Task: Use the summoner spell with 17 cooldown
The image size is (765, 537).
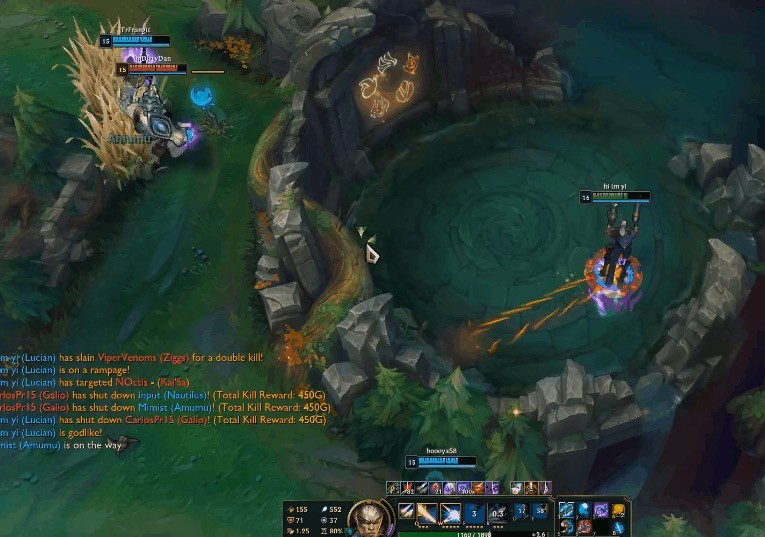Action: (521, 511)
